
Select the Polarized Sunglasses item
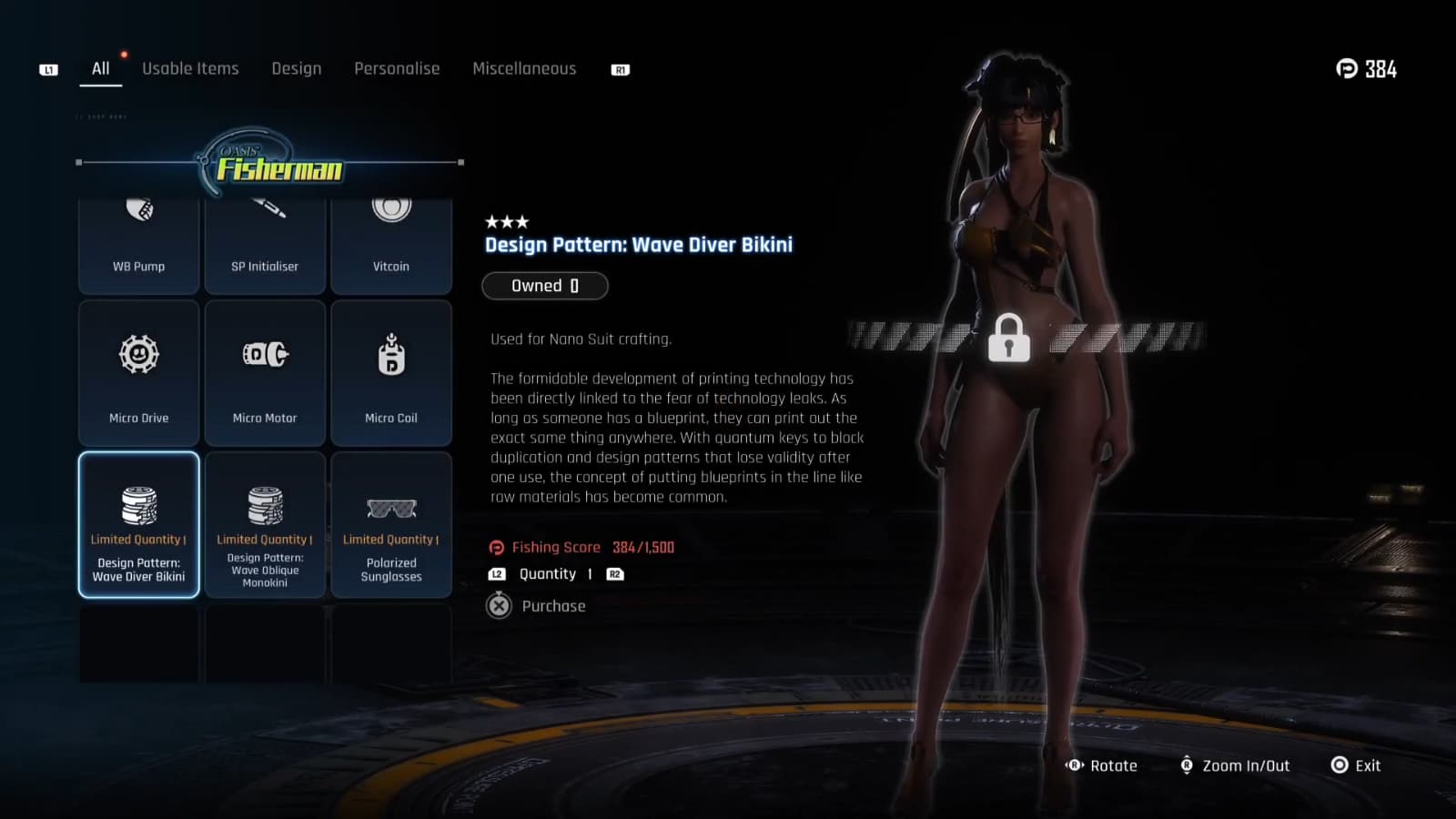tap(391, 525)
